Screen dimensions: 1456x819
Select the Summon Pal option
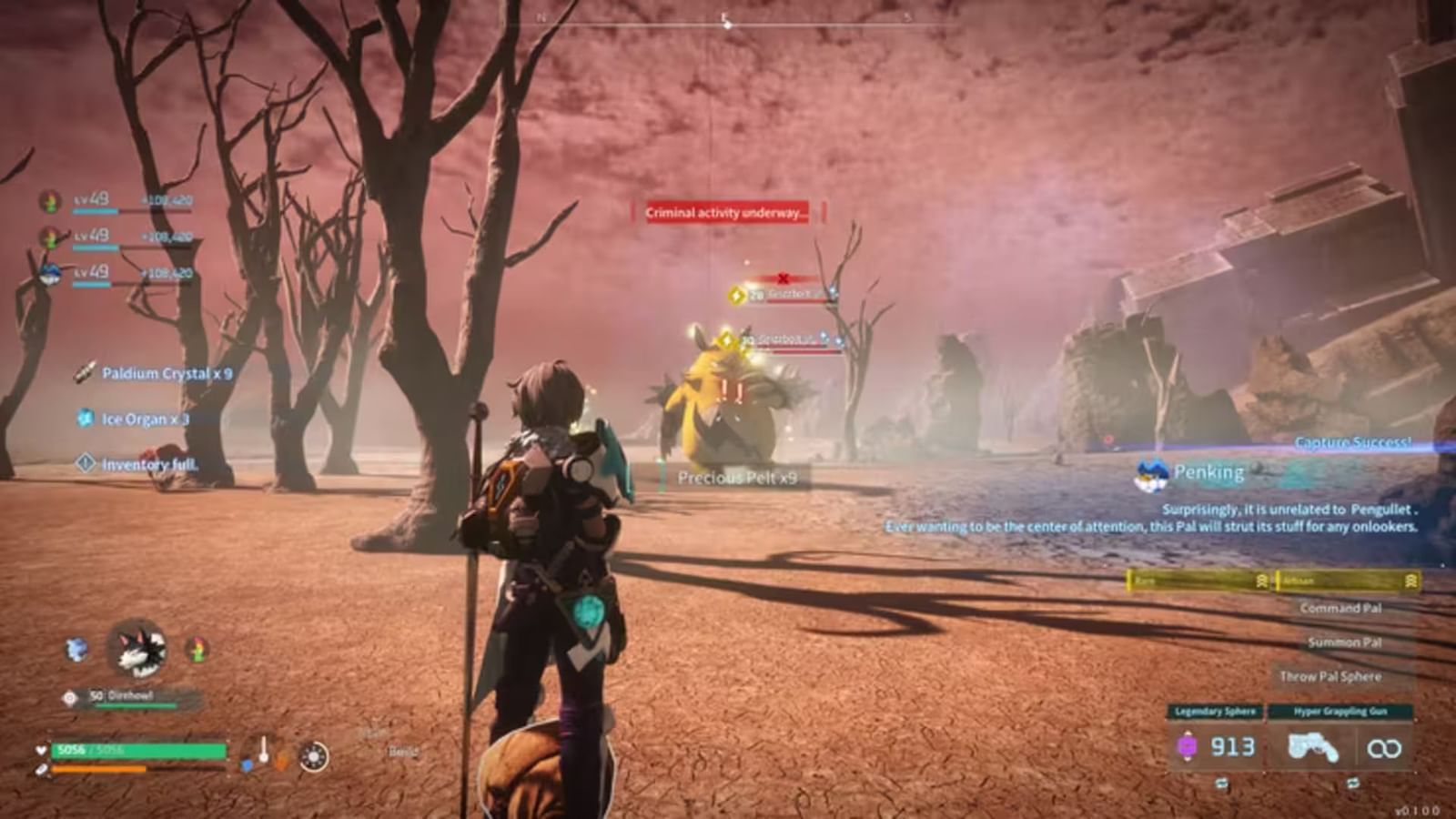click(1344, 642)
